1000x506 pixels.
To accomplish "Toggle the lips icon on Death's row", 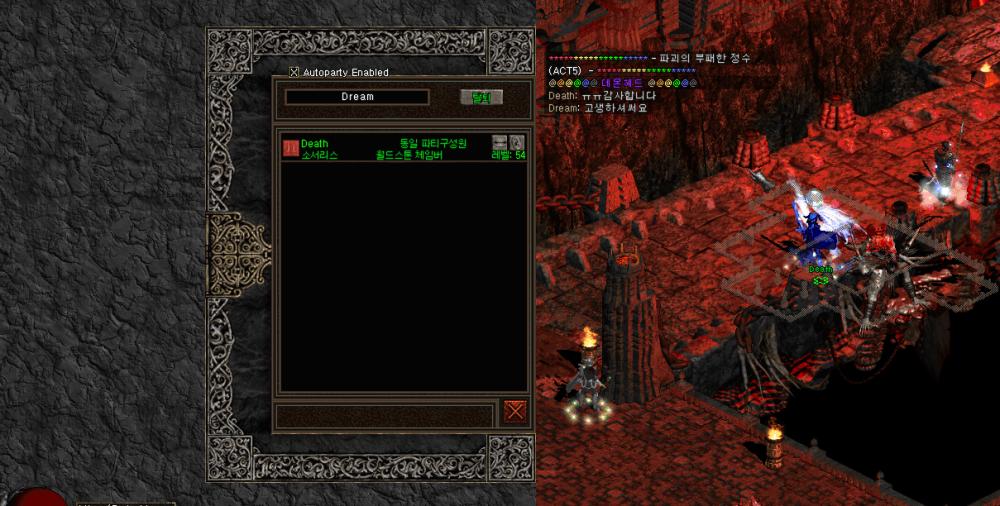I will click(x=500, y=142).
